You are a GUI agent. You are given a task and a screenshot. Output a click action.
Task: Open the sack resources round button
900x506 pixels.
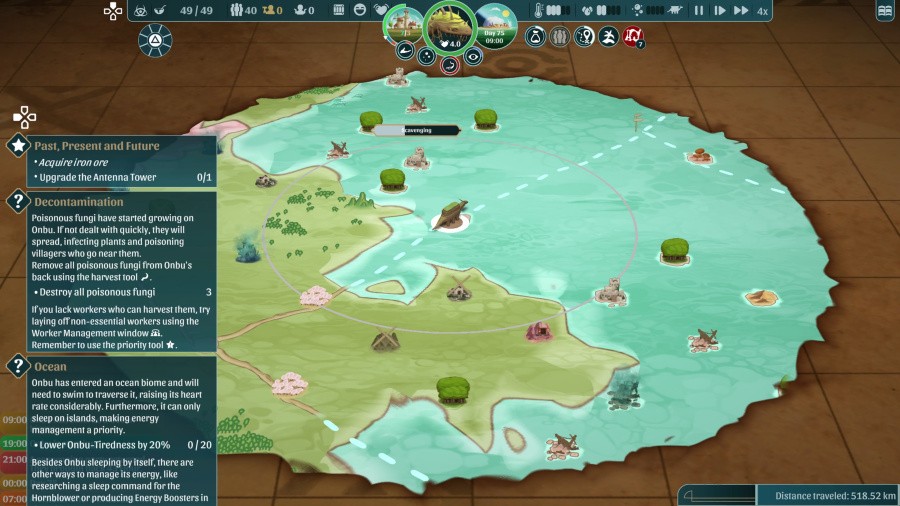pos(535,37)
